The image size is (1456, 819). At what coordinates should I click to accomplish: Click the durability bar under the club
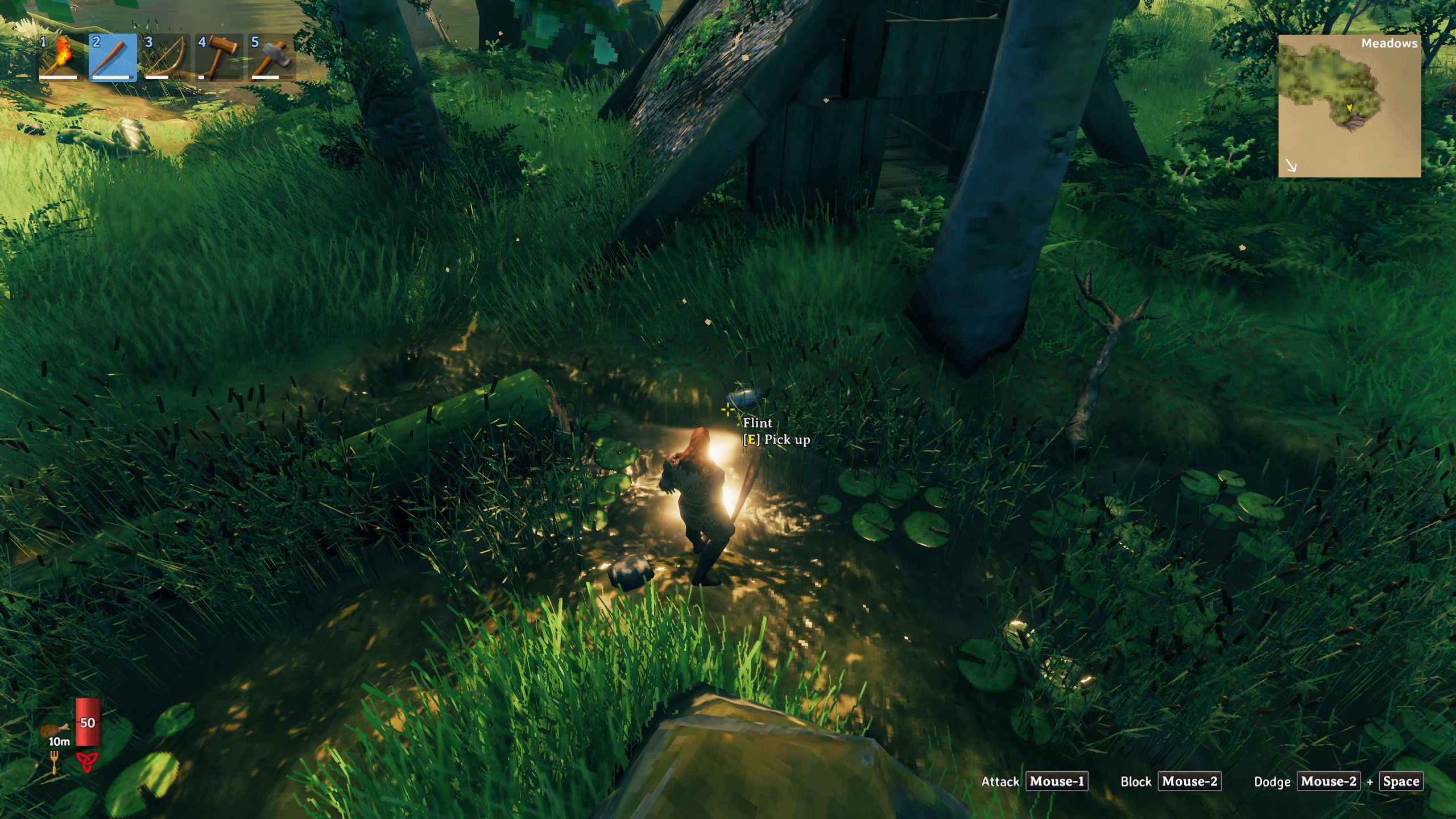click(112, 78)
